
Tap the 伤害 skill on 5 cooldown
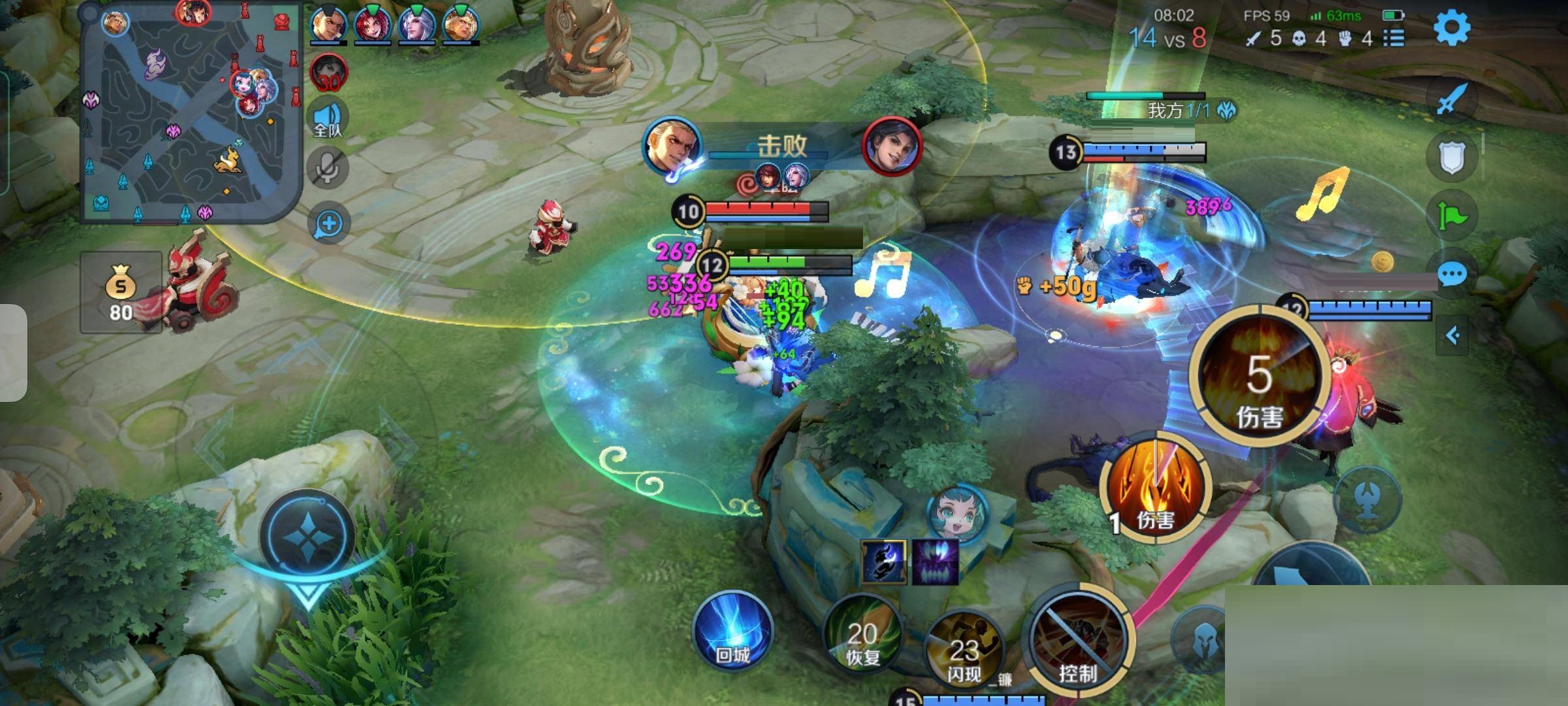coord(1258,378)
